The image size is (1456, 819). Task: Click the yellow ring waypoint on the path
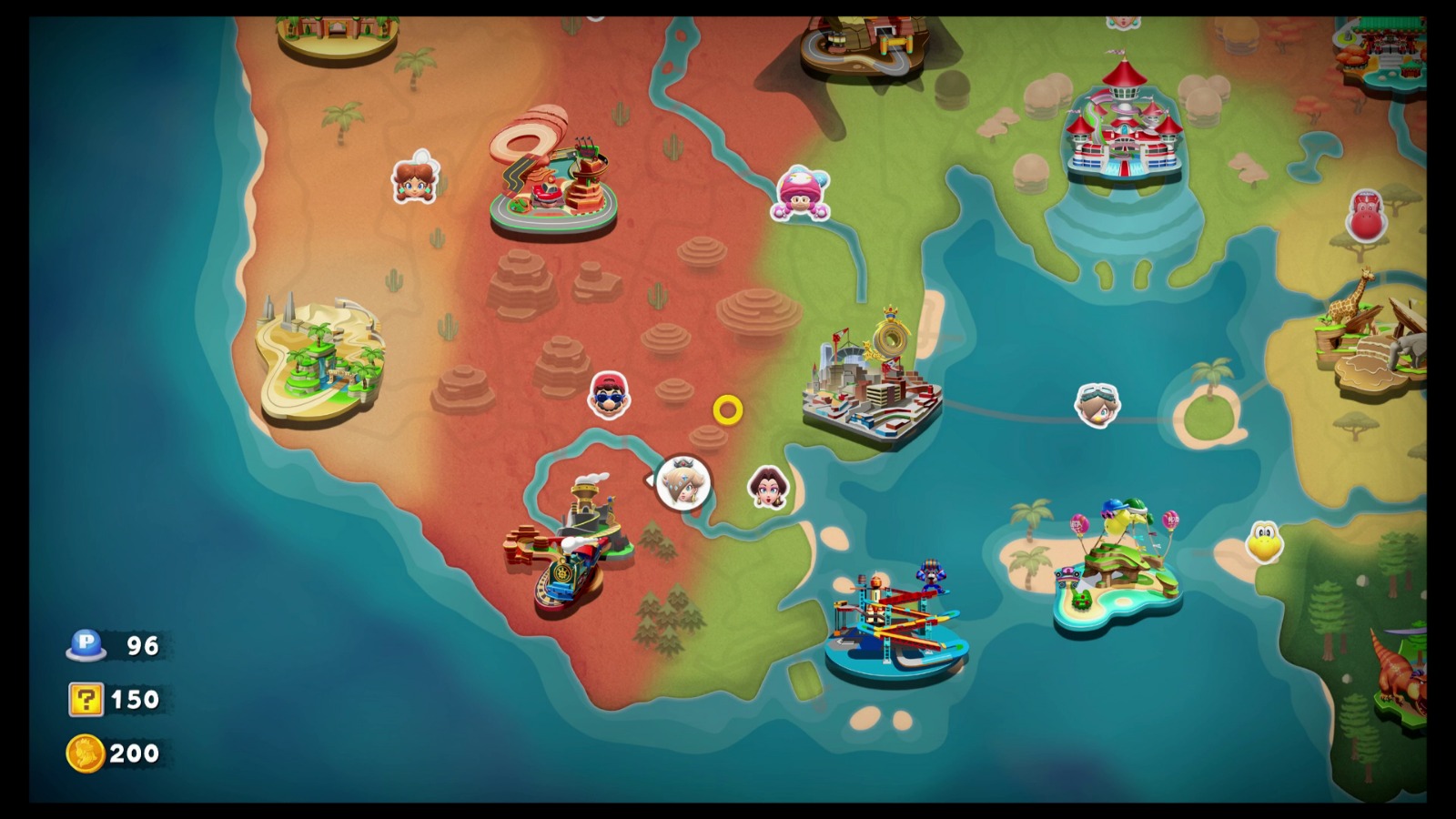(x=728, y=411)
